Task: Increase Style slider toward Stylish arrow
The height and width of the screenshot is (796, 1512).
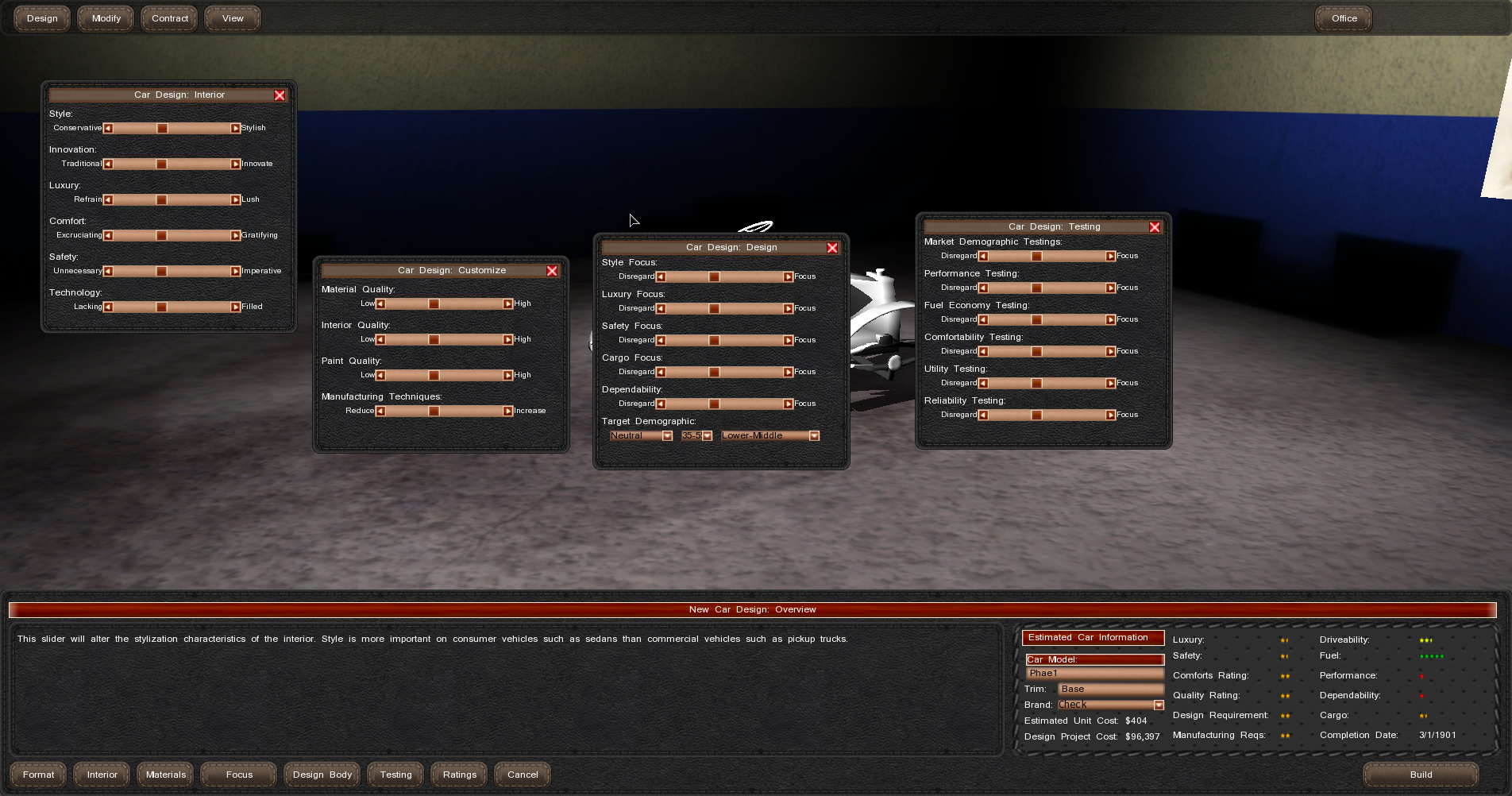Action: pyautogui.click(x=235, y=128)
